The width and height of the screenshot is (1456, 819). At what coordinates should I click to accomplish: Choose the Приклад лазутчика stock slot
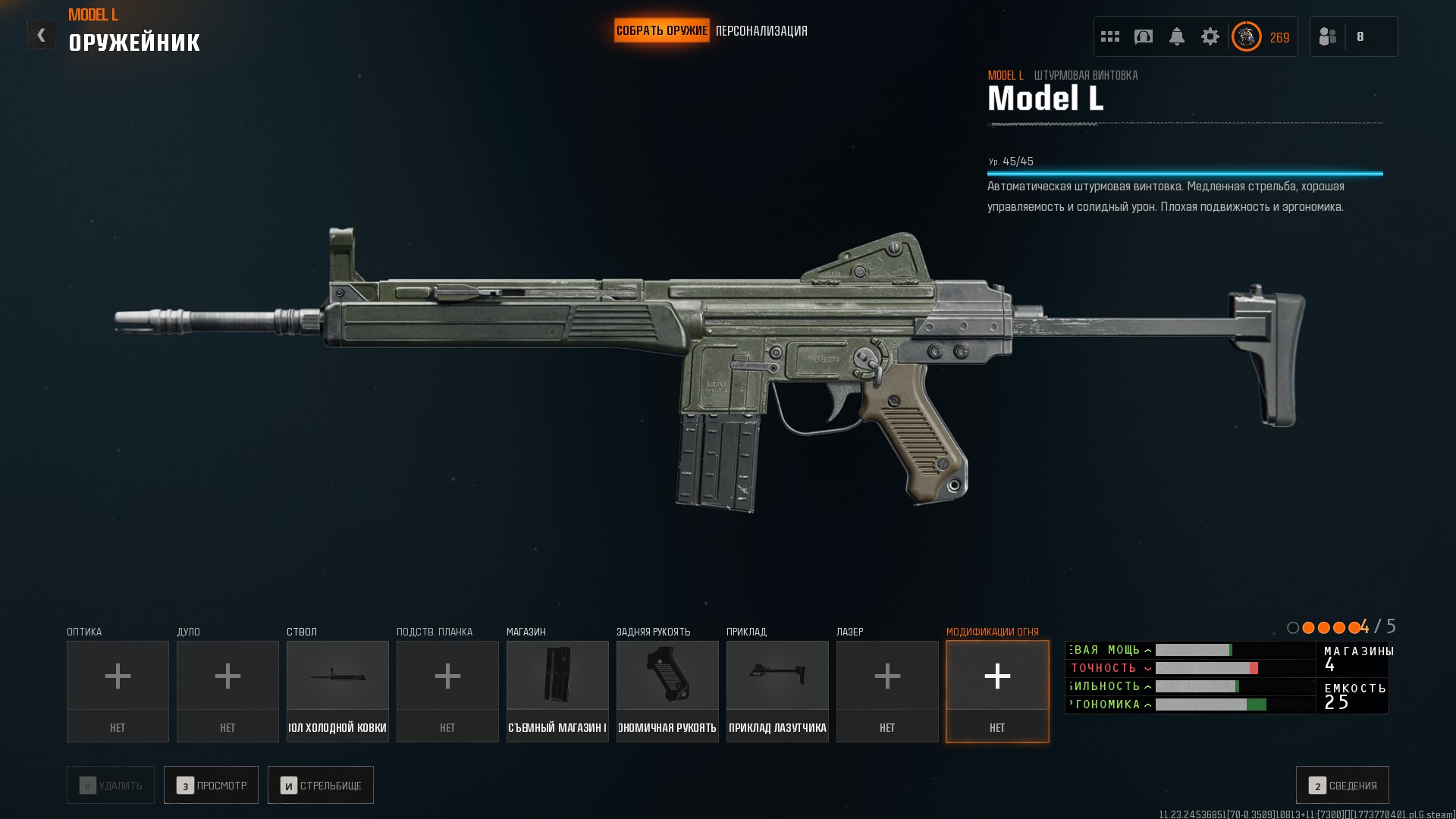click(777, 691)
